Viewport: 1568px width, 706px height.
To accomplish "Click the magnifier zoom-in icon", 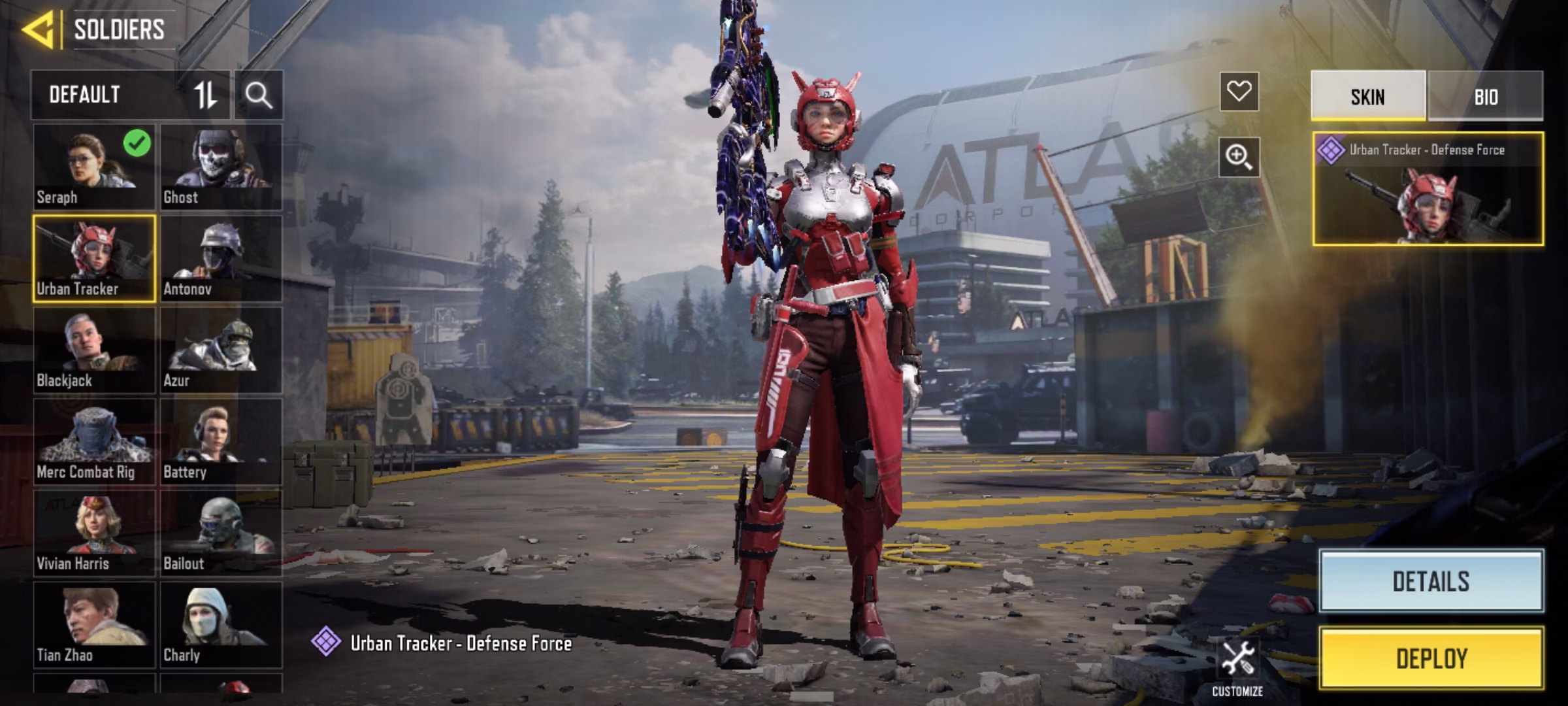I will tap(1239, 157).
